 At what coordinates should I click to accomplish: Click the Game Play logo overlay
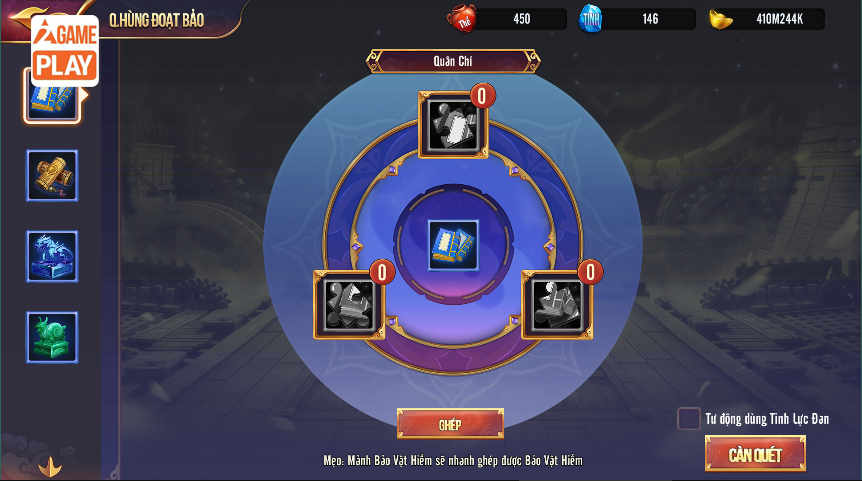(65, 48)
